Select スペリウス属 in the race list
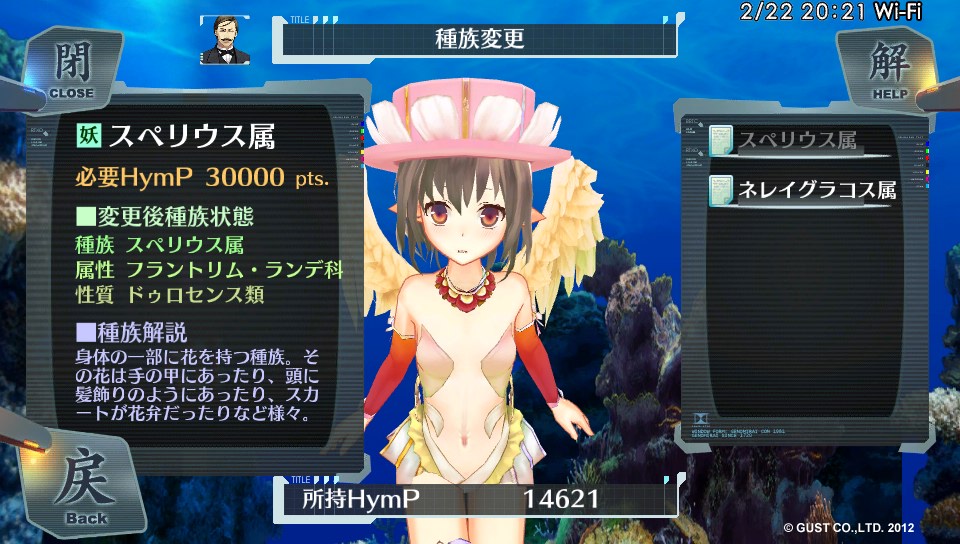This screenshot has height=544, width=960. click(795, 142)
